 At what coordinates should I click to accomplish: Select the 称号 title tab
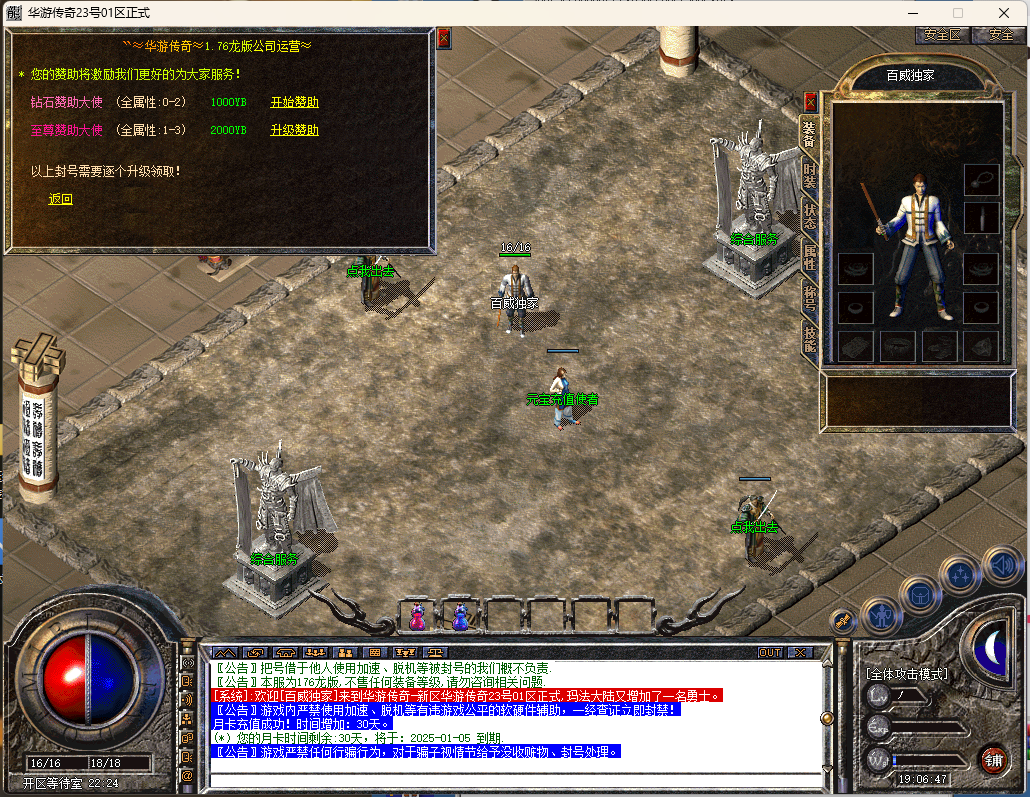click(x=810, y=299)
